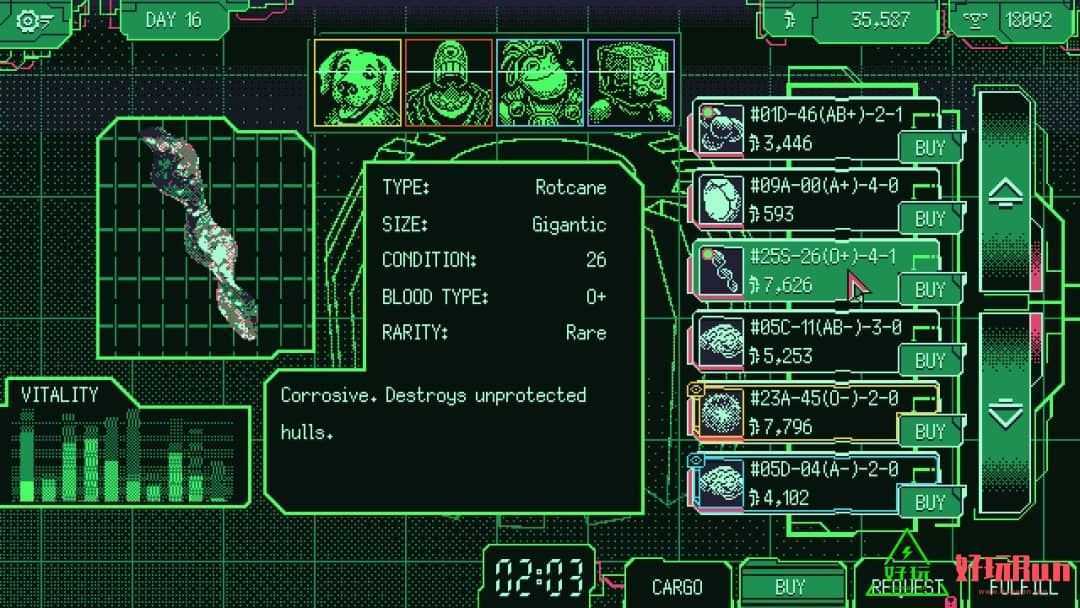Buy listing #05C-11(AB-)-3-0
The image size is (1080, 608).
pos(930,361)
